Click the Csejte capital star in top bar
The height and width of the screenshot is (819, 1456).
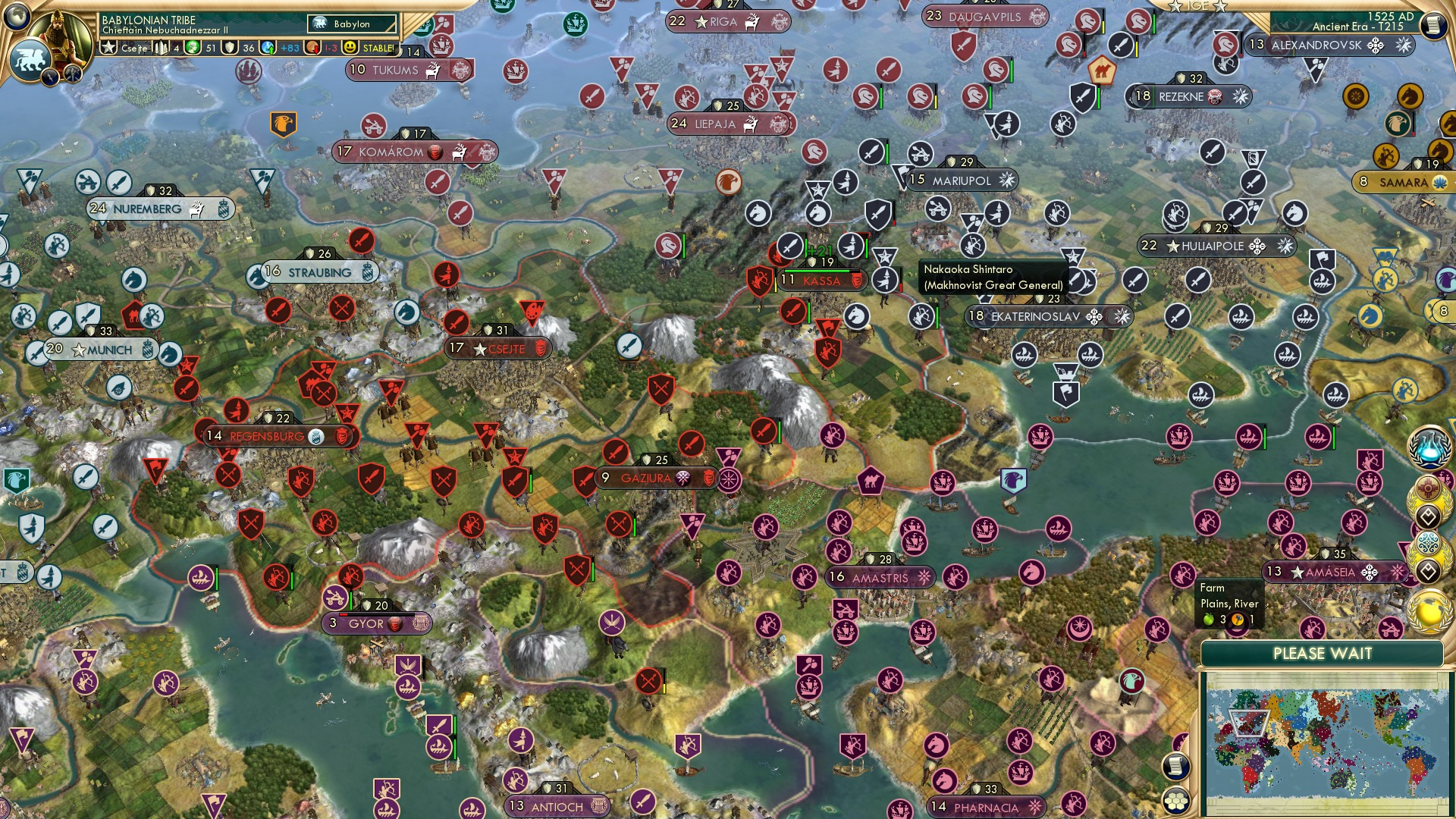point(110,47)
